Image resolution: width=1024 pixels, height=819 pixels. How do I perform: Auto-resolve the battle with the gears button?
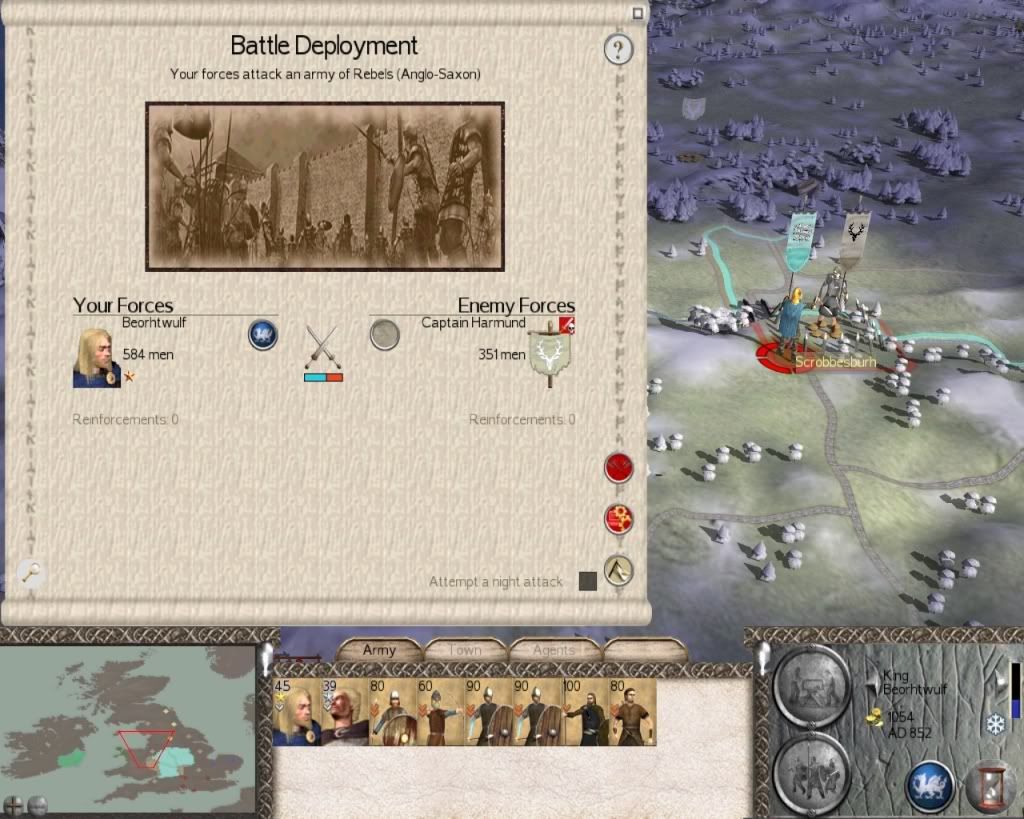click(x=619, y=519)
